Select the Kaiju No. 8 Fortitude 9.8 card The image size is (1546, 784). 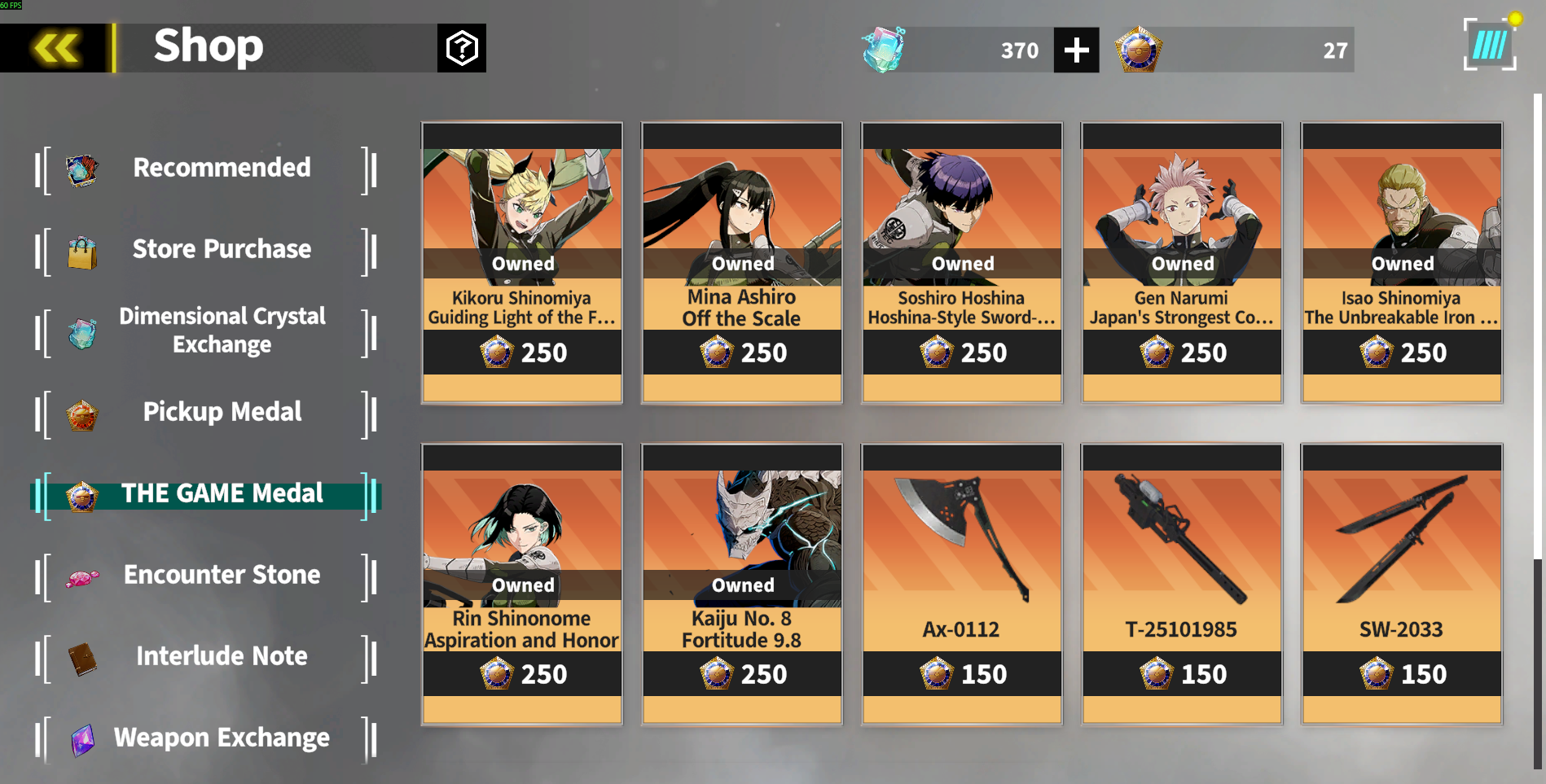coord(742,584)
